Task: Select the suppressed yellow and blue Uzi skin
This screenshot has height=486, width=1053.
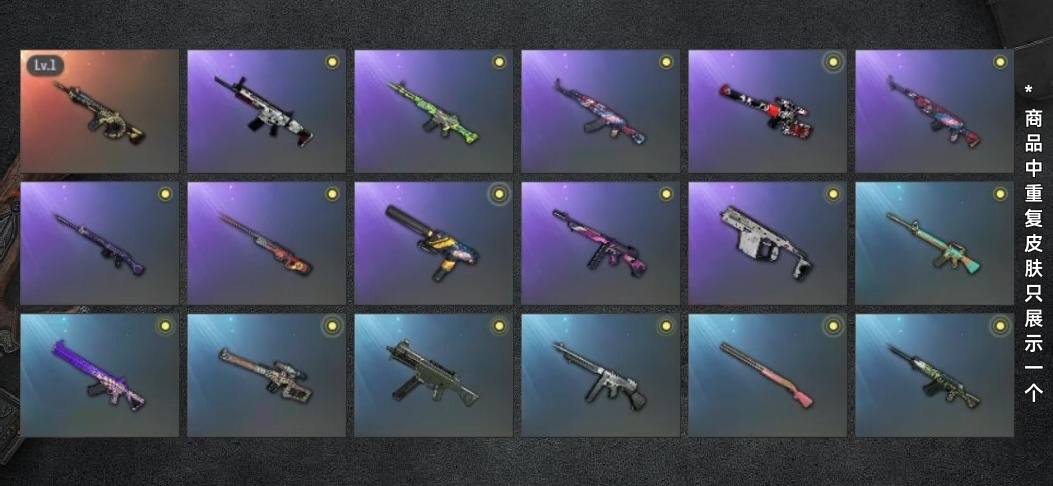Action: coord(433,243)
